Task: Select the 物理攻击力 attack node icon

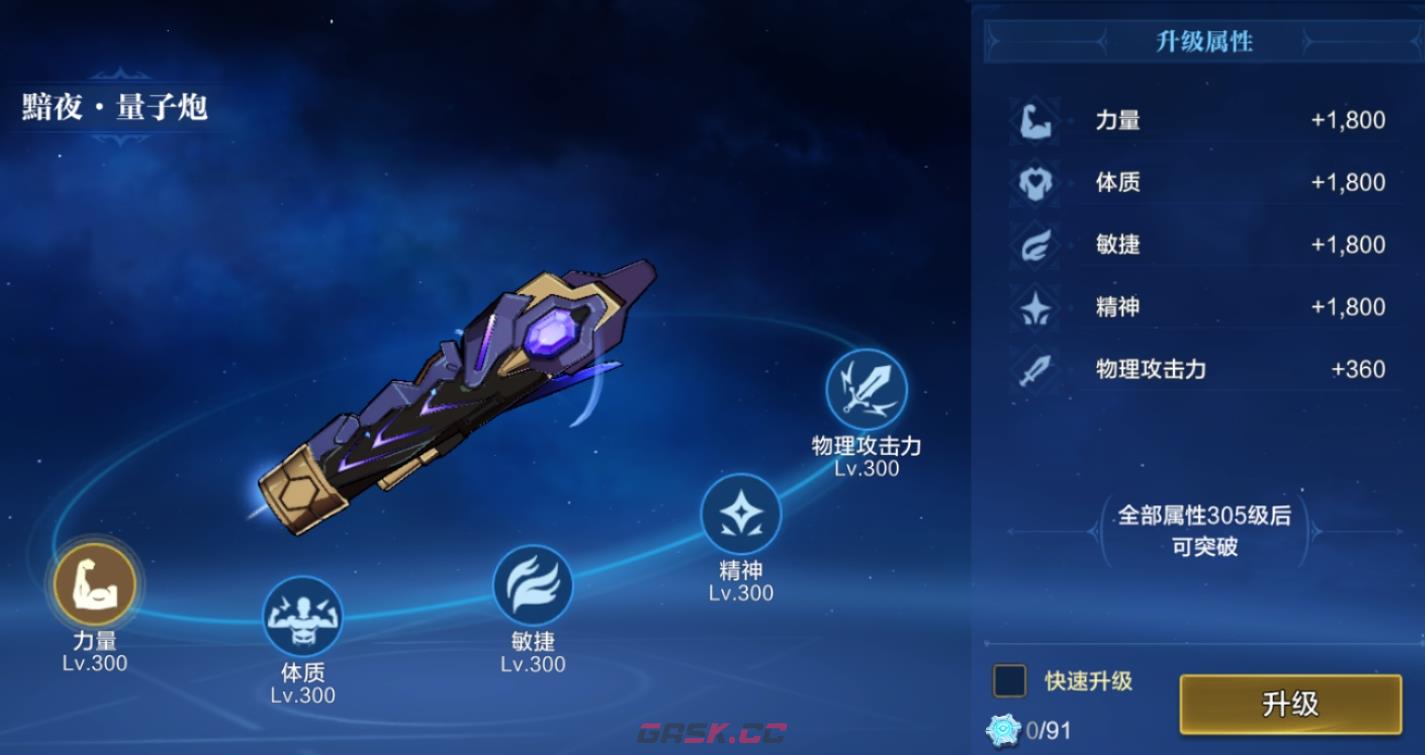Action: [x=866, y=389]
